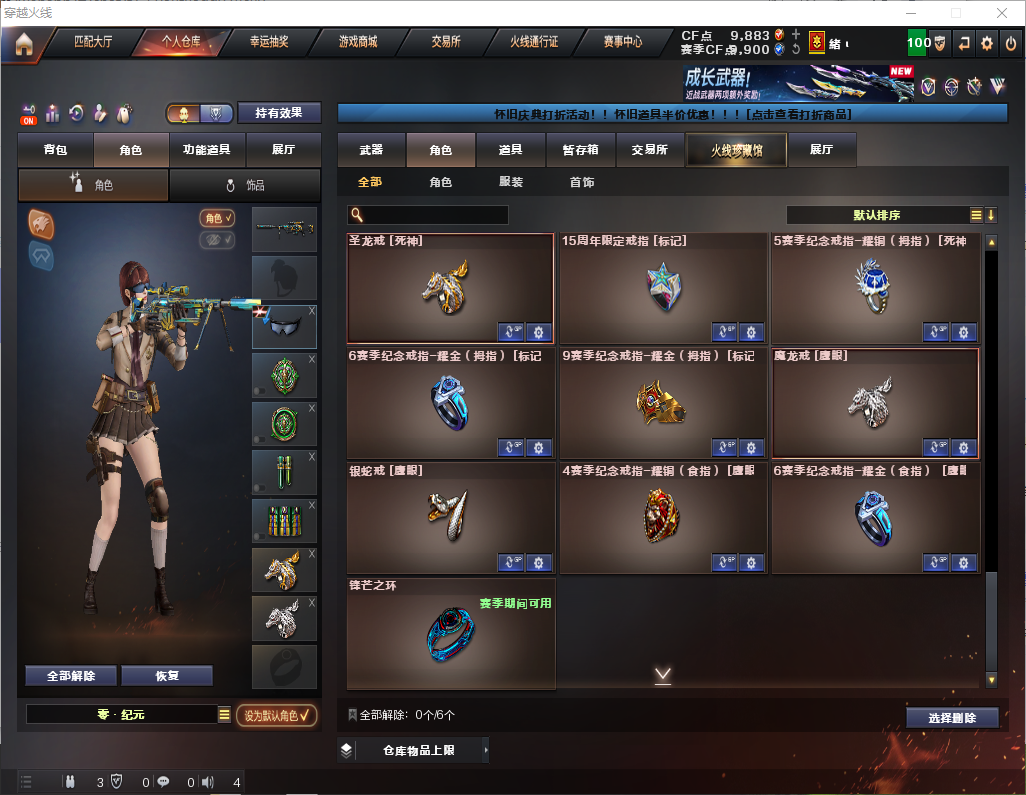Image resolution: width=1026 pixels, height=795 pixels.
Task: Choose the 银蛇戒 ring item
Action: (x=450, y=515)
